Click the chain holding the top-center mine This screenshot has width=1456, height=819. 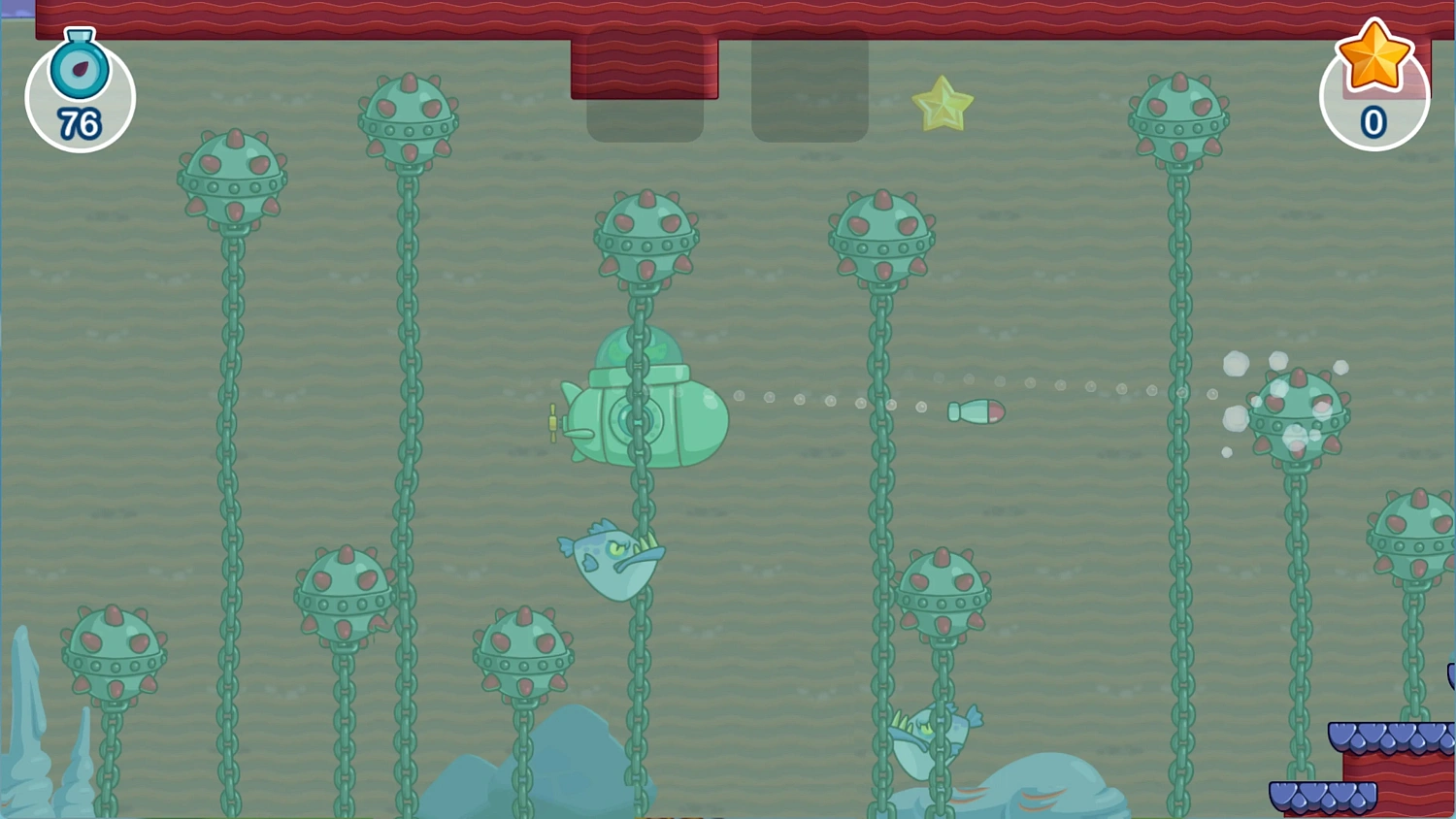tap(641, 311)
